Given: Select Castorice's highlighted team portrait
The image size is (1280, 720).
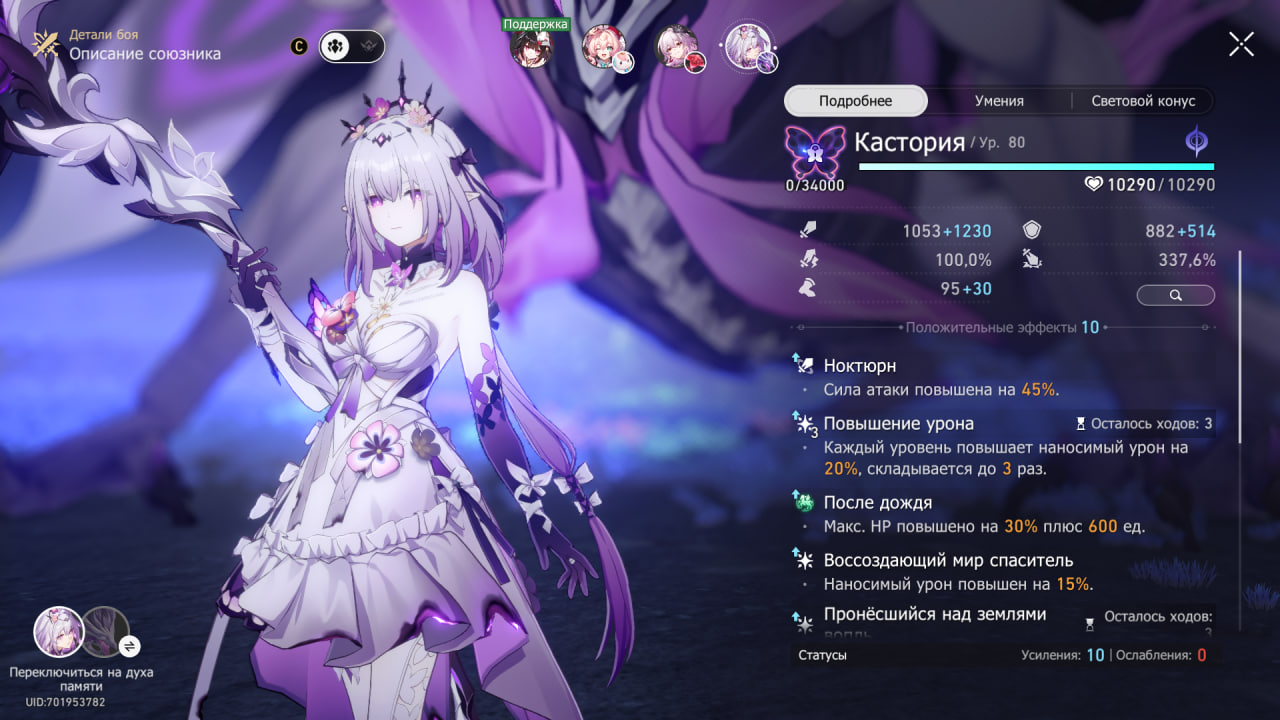Looking at the screenshot, I should click(746, 46).
